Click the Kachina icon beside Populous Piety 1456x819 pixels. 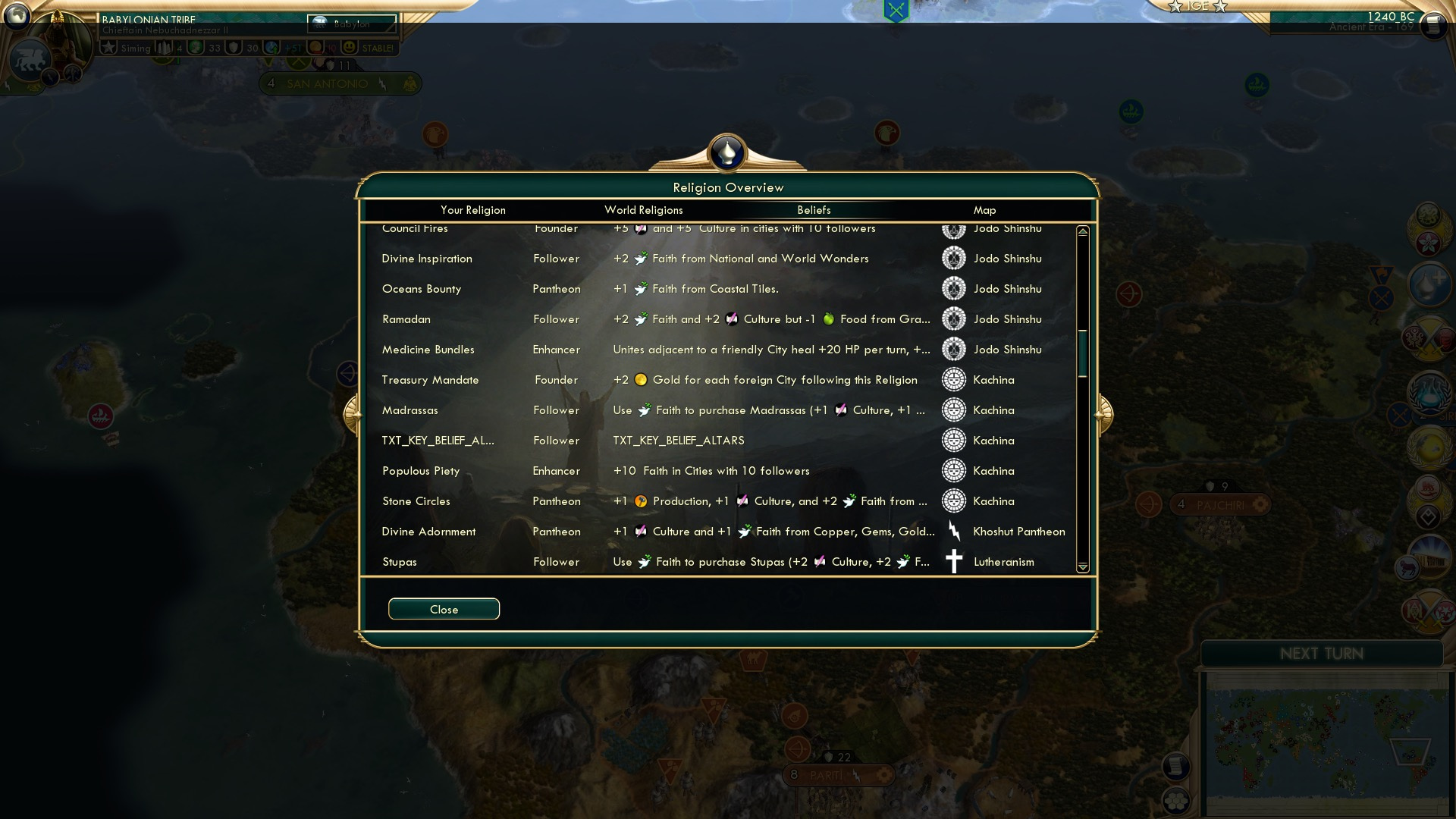(952, 470)
